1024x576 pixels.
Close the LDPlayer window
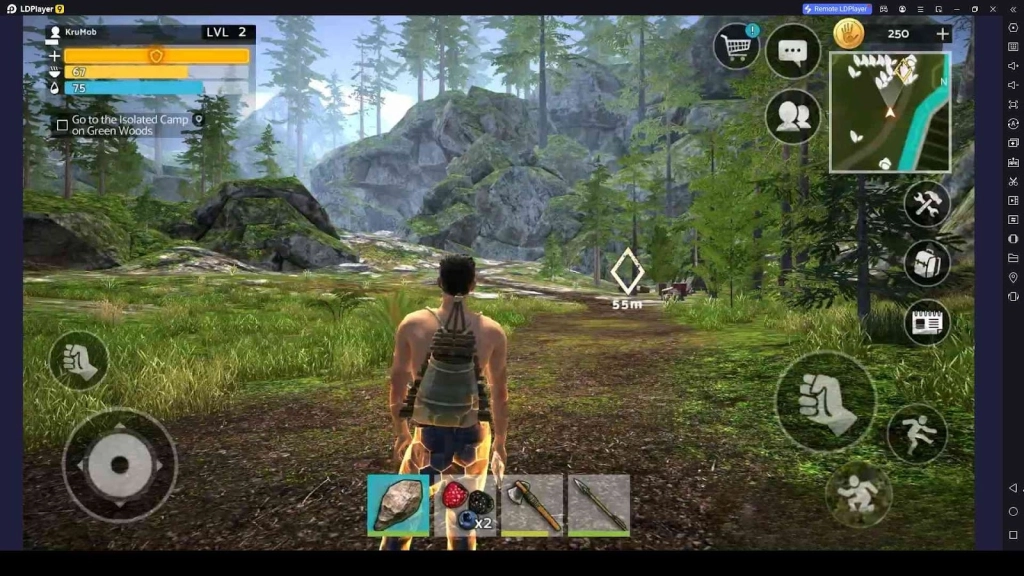[x=994, y=9]
